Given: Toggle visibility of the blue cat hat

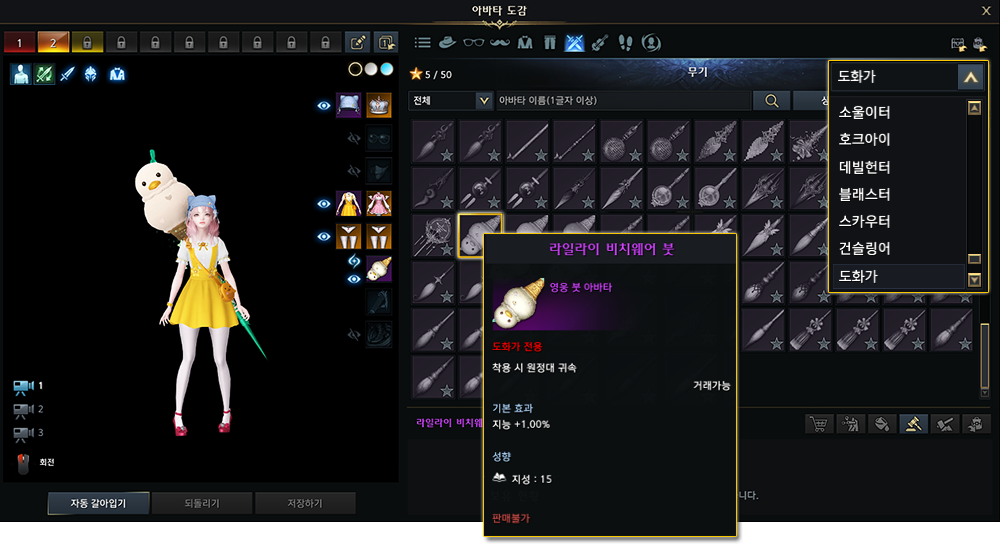Looking at the screenshot, I should click(324, 105).
